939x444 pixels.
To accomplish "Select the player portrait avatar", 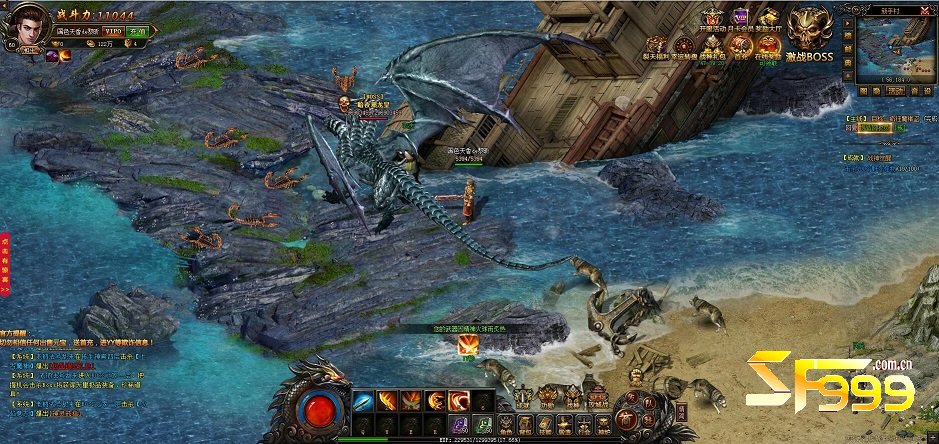I will coord(28,27).
